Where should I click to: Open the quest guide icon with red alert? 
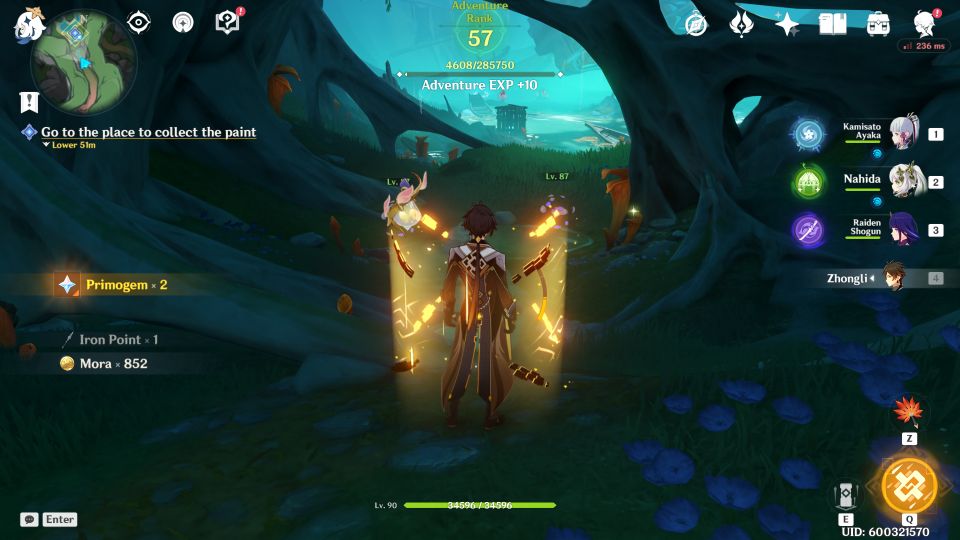(228, 22)
